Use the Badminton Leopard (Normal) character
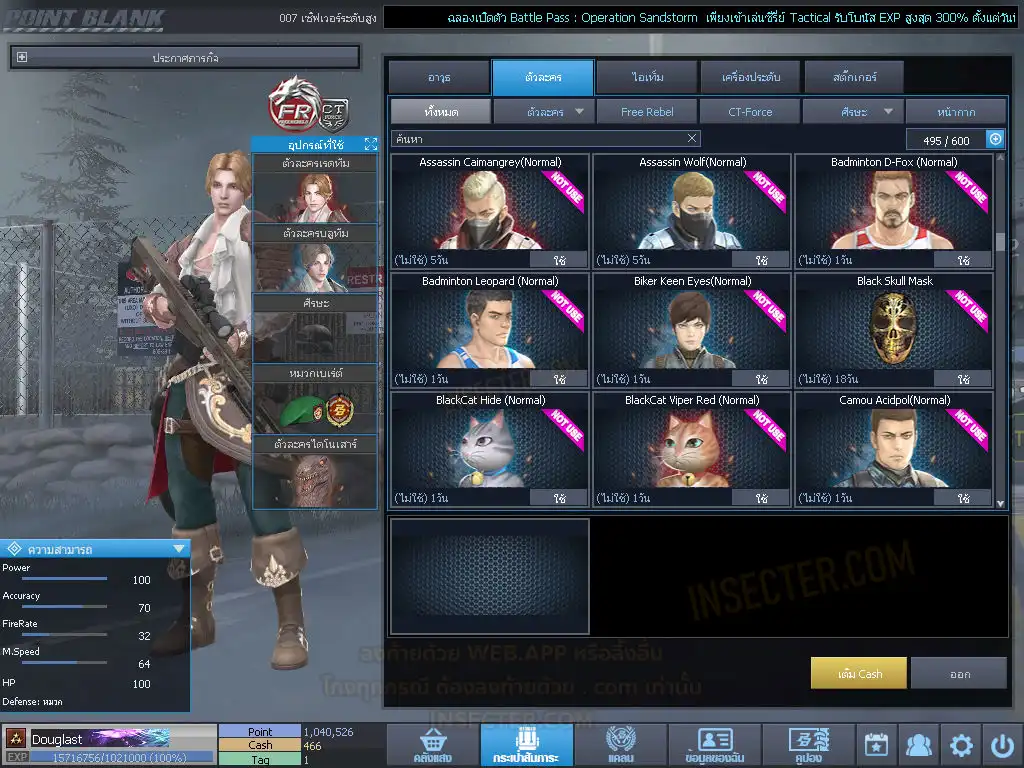Viewport: 1024px width, 768px height. coord(559,379)
